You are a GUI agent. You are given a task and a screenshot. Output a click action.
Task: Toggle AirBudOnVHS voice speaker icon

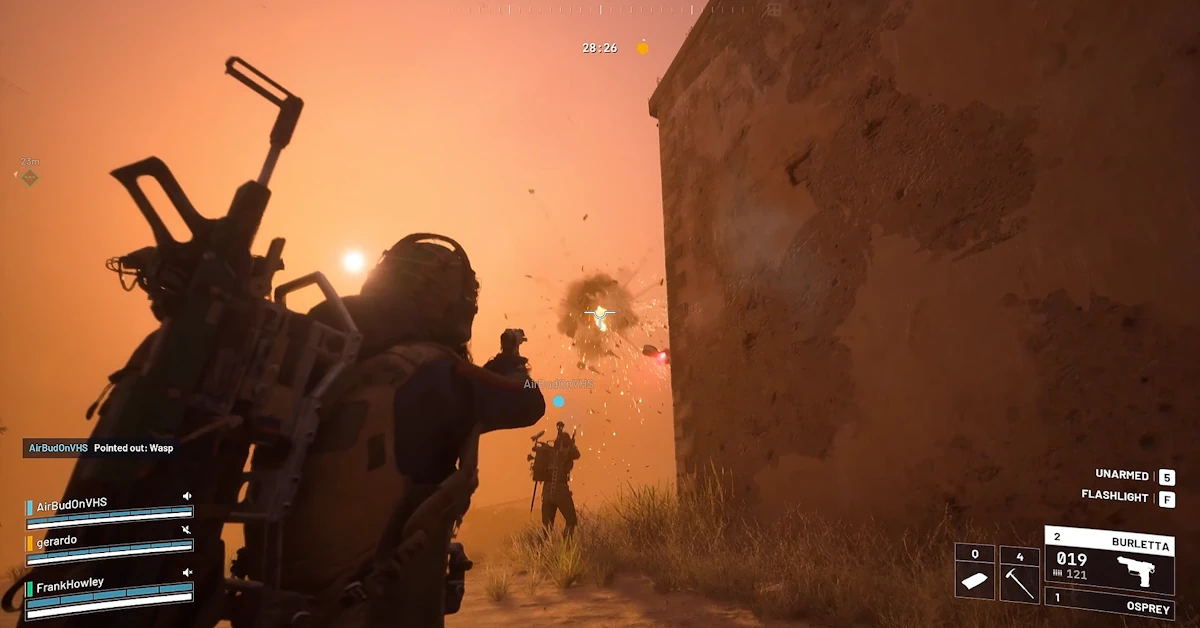(187, 496)
